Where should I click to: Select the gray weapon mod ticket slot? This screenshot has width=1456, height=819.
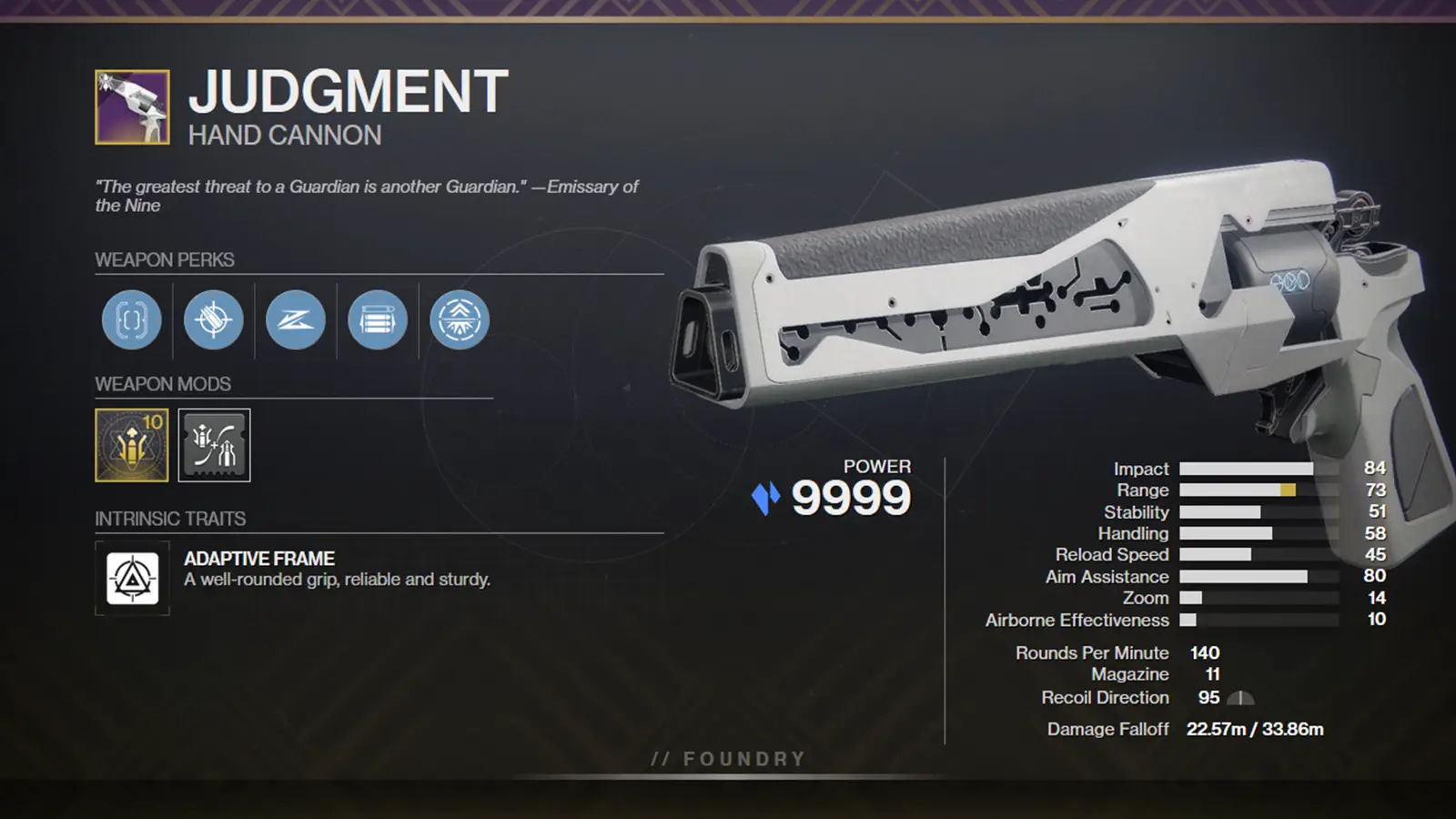click(x=214, y=446)
